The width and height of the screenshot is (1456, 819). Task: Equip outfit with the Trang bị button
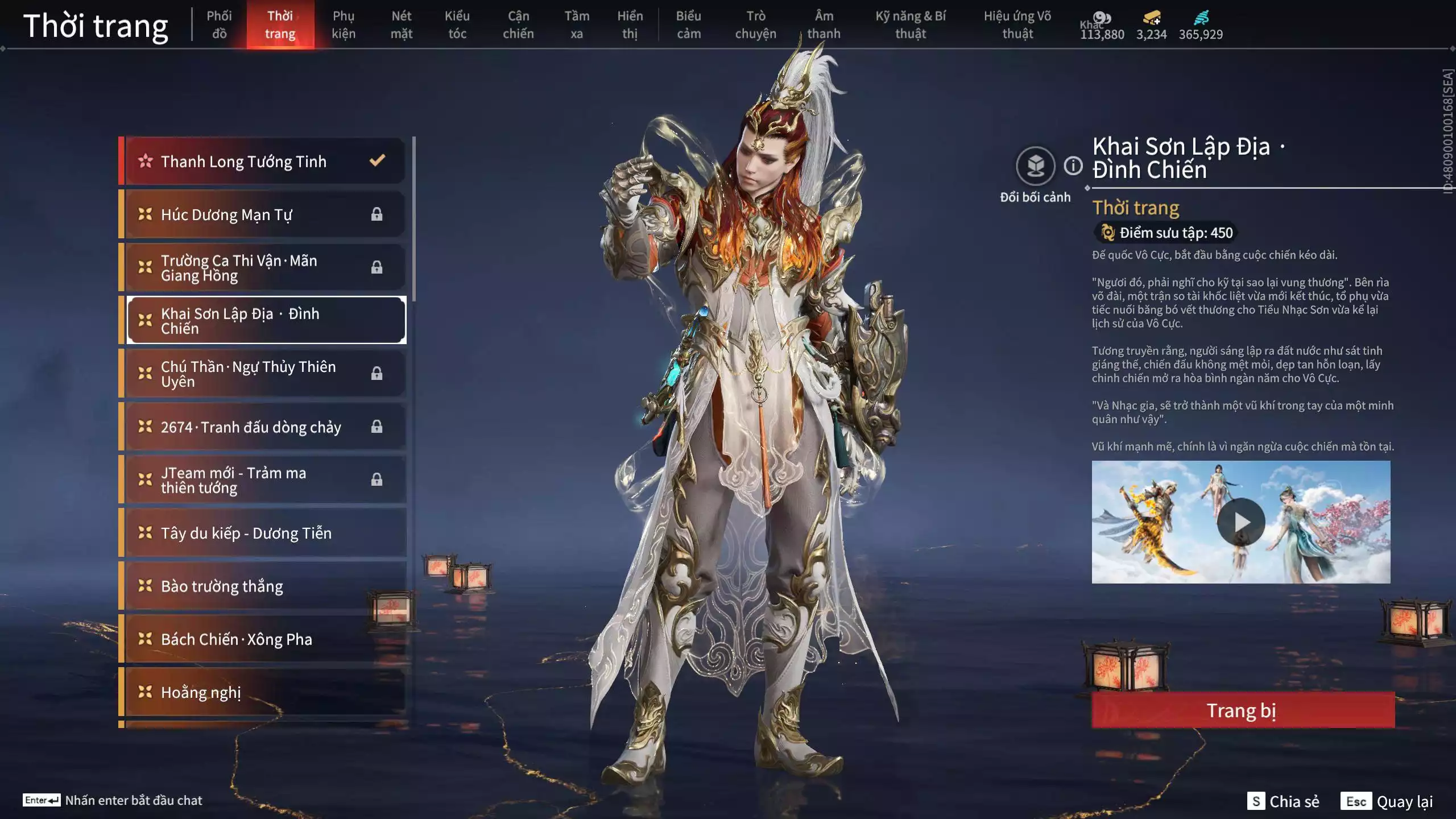coord(1243,710)
